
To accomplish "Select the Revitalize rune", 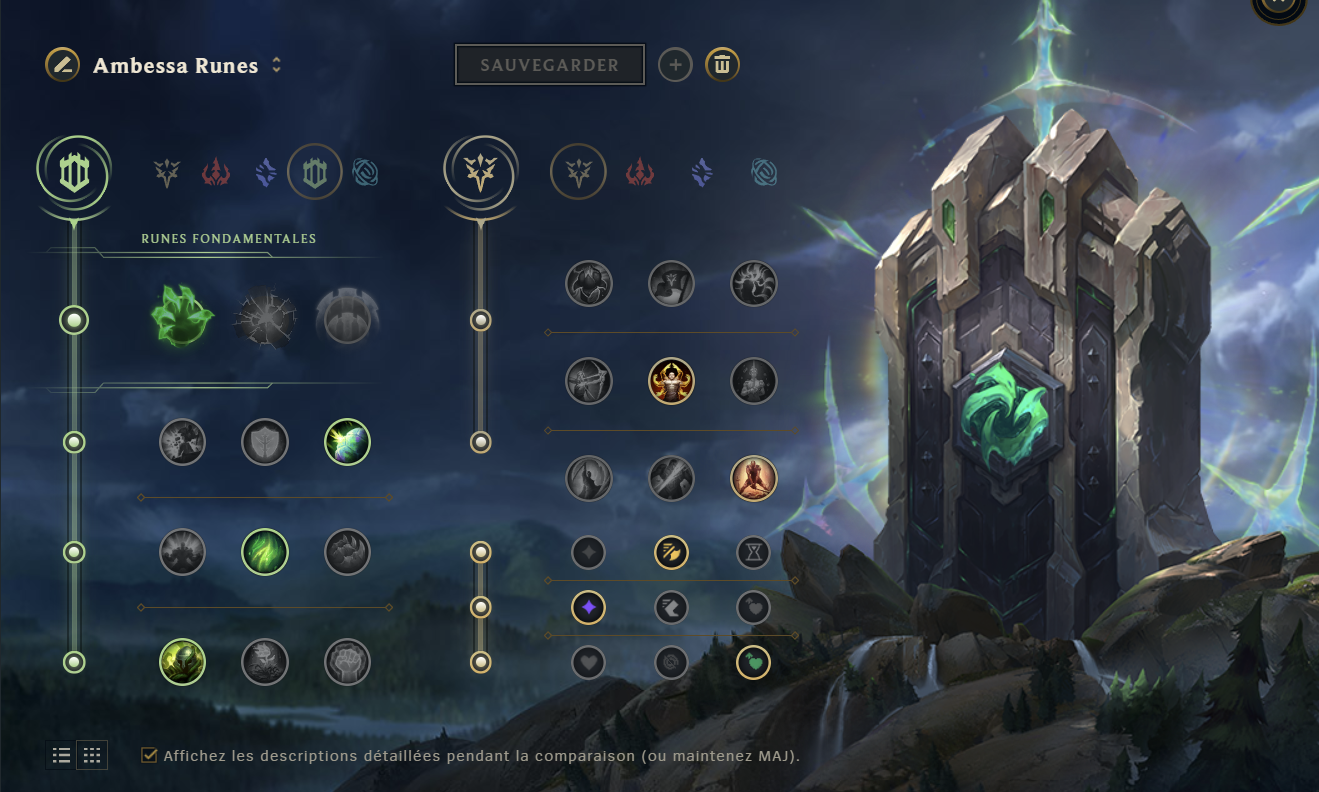I will pyautogui.click(x=265, y=662).
